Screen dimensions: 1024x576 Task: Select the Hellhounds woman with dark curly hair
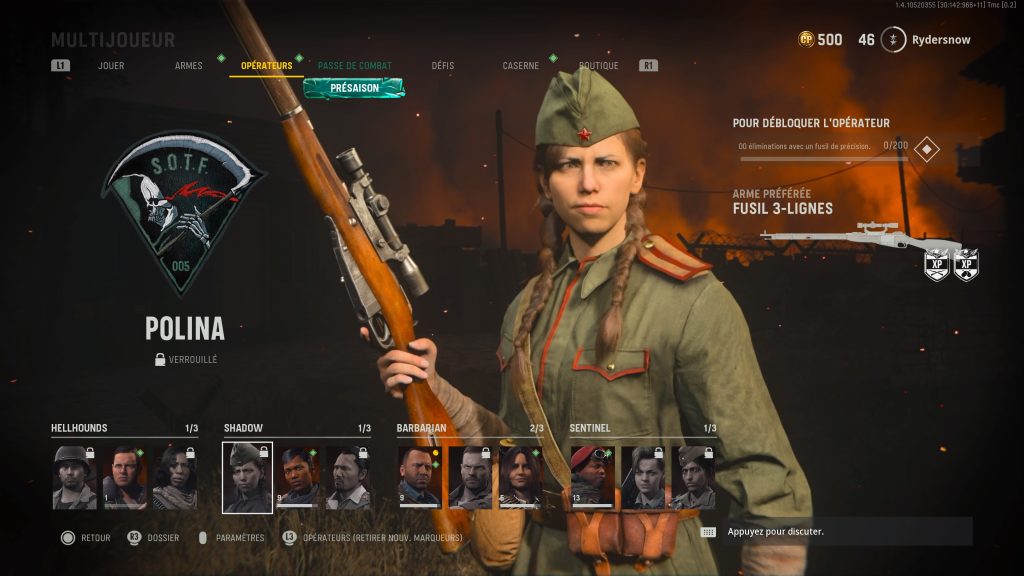click(175, 477)
